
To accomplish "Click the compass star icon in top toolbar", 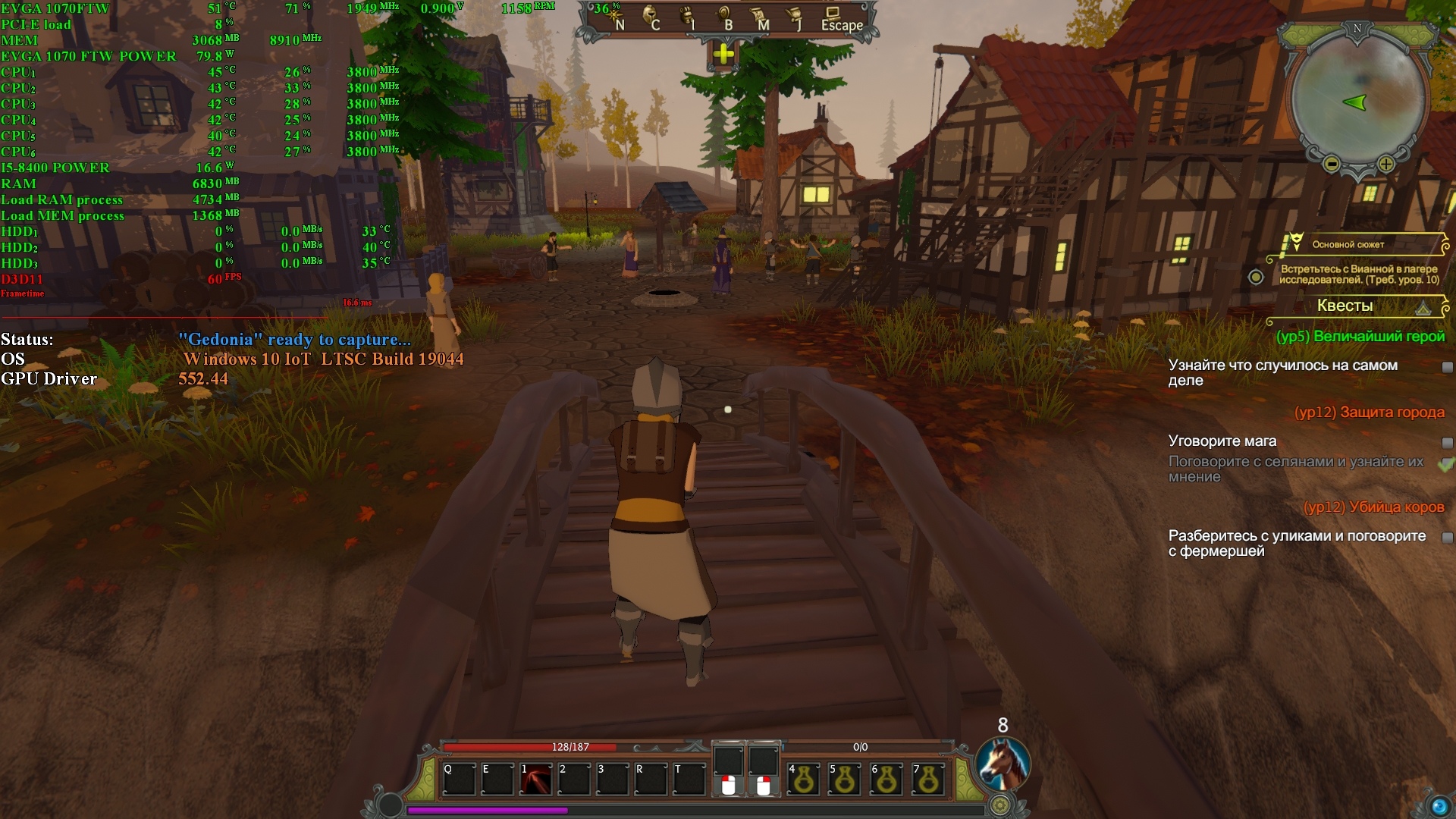I will (x=613, y=17).
